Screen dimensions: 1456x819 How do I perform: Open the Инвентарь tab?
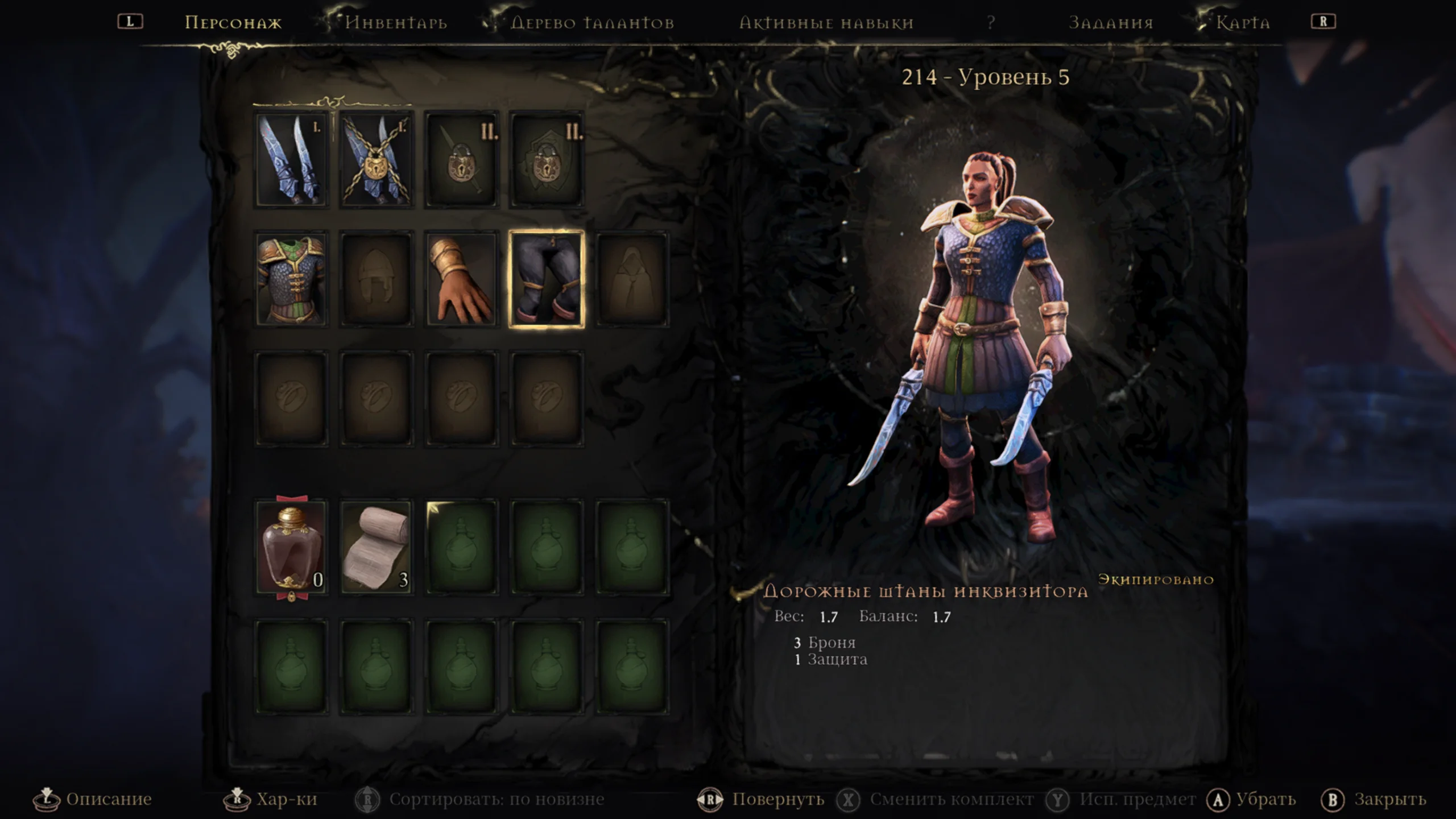396,23
